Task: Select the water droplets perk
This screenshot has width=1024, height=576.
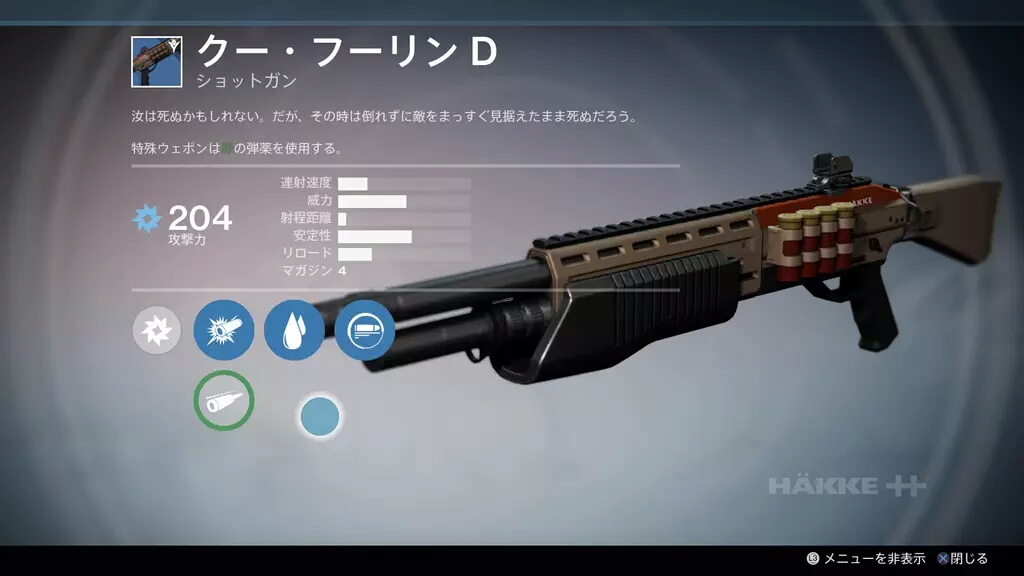Action: point(294,330)
